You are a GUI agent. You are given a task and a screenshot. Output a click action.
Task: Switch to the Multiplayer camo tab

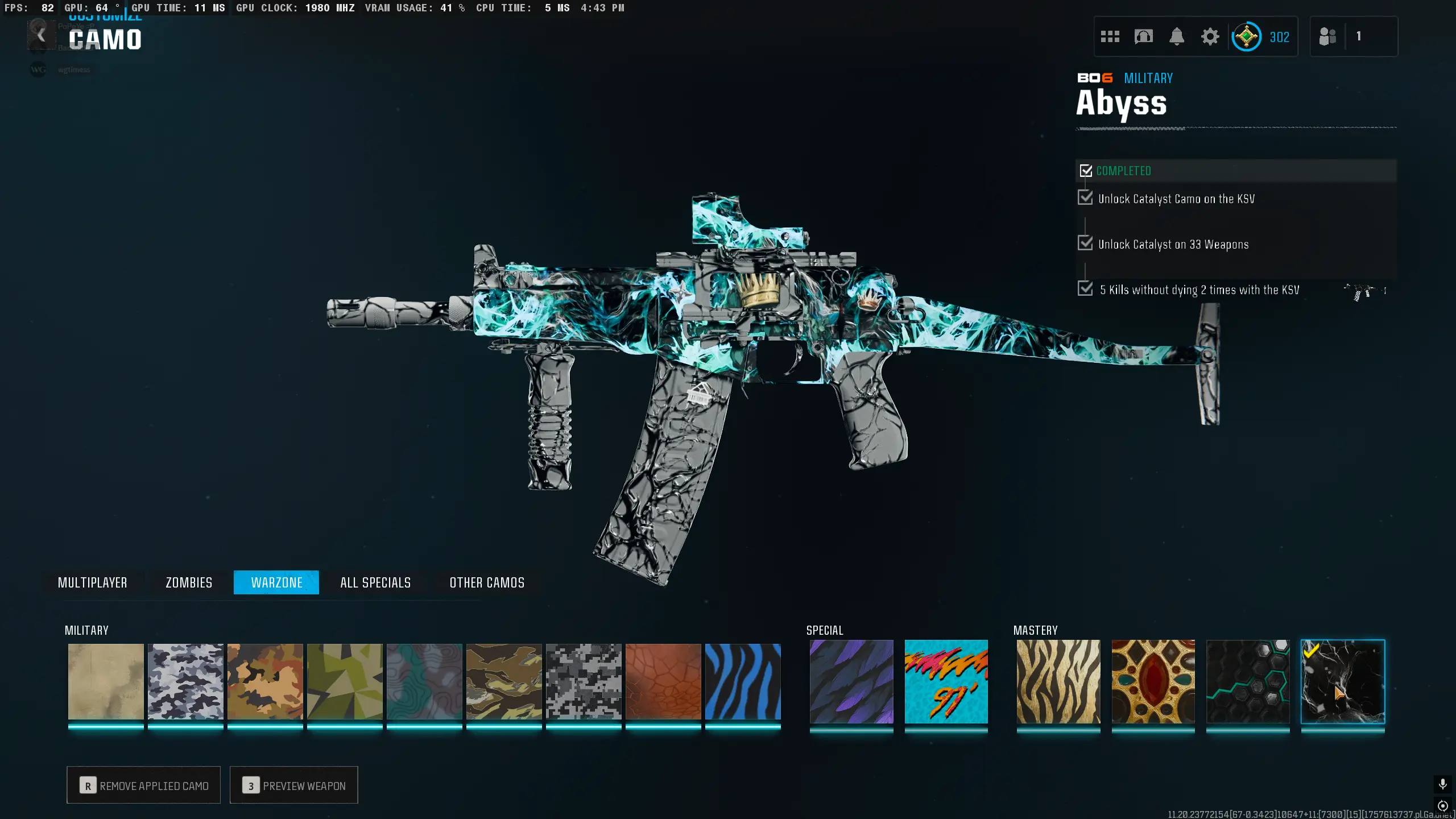click(92, 582)
